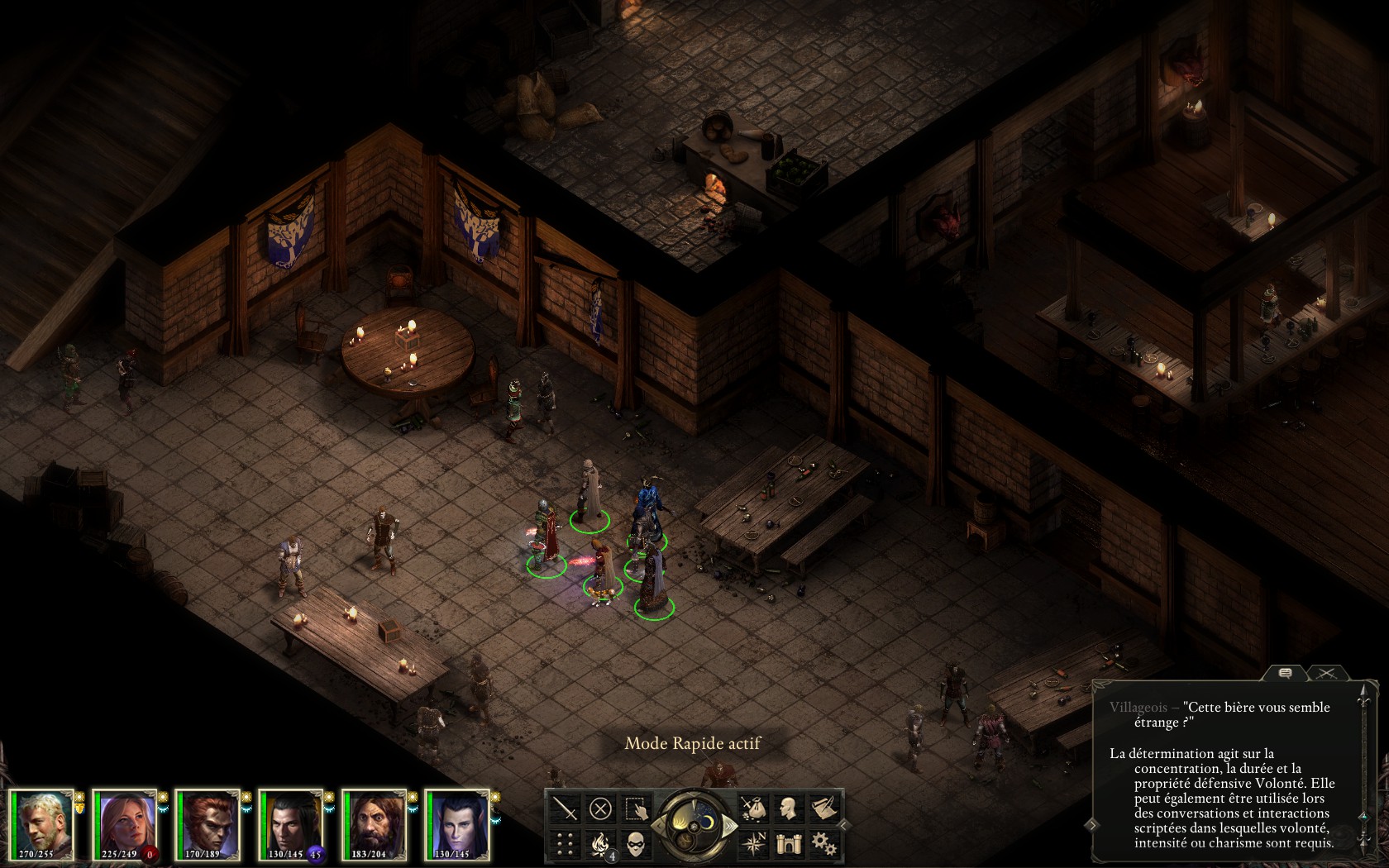The width and height of the screenshot is (1389, 868).
Task: Toggle slow mode on the time dial
Action: 660,825
